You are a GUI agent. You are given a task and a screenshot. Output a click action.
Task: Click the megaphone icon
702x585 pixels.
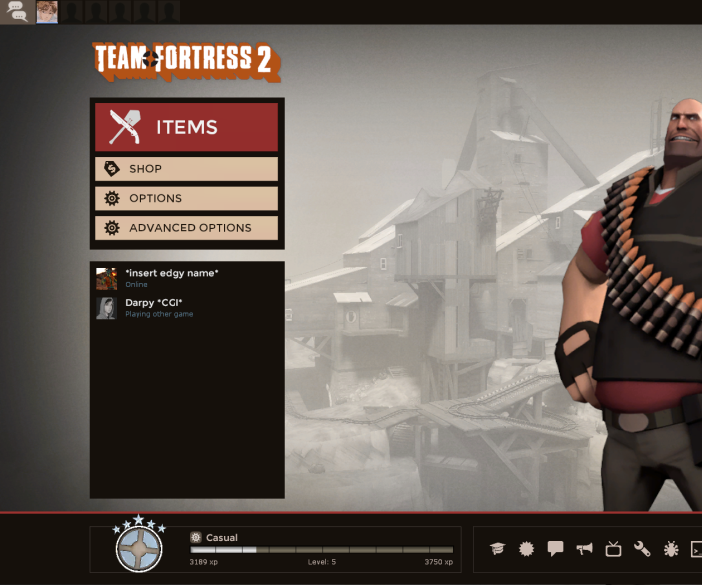(584, 549)
